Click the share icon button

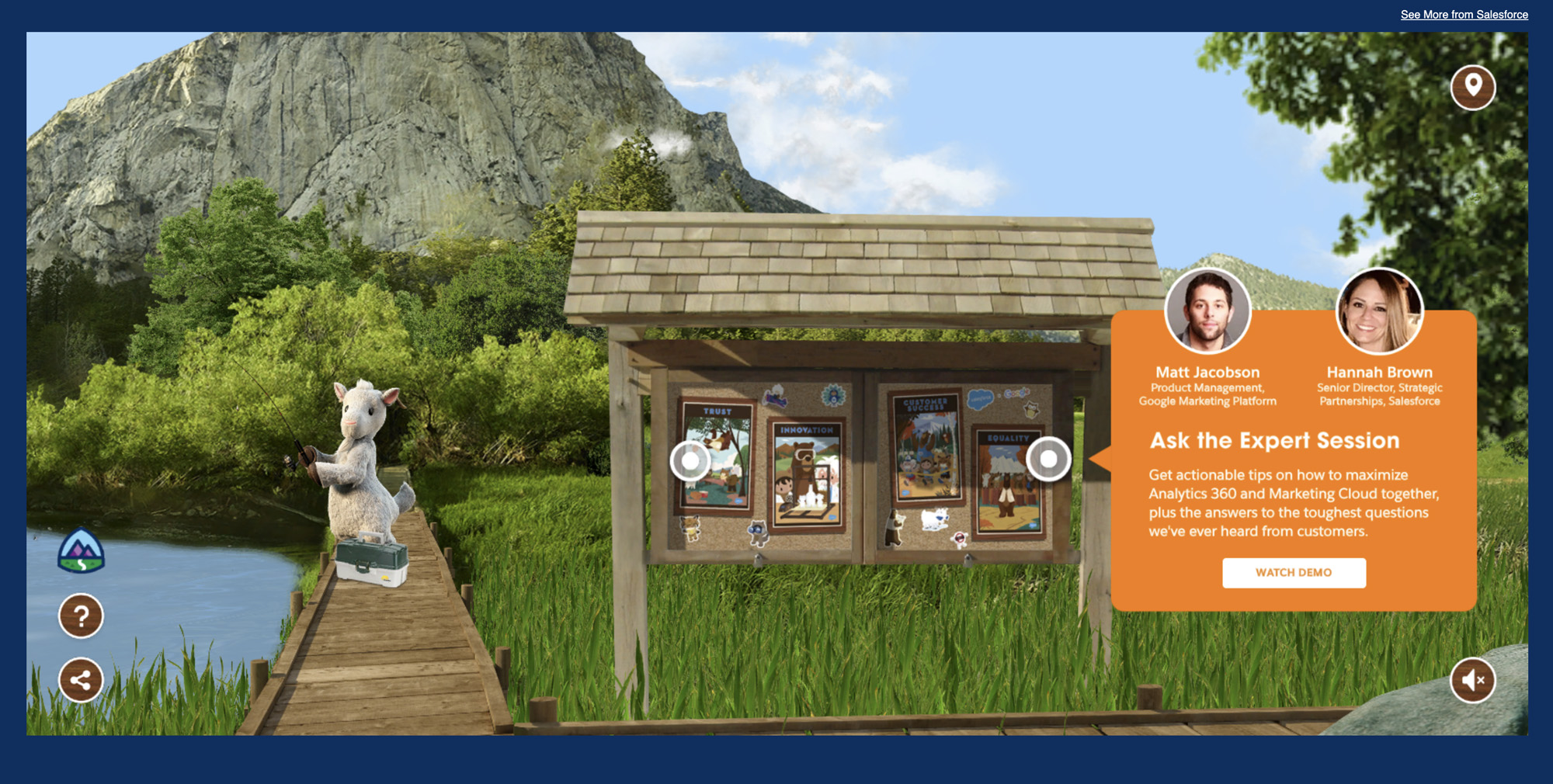pos(81,681)
